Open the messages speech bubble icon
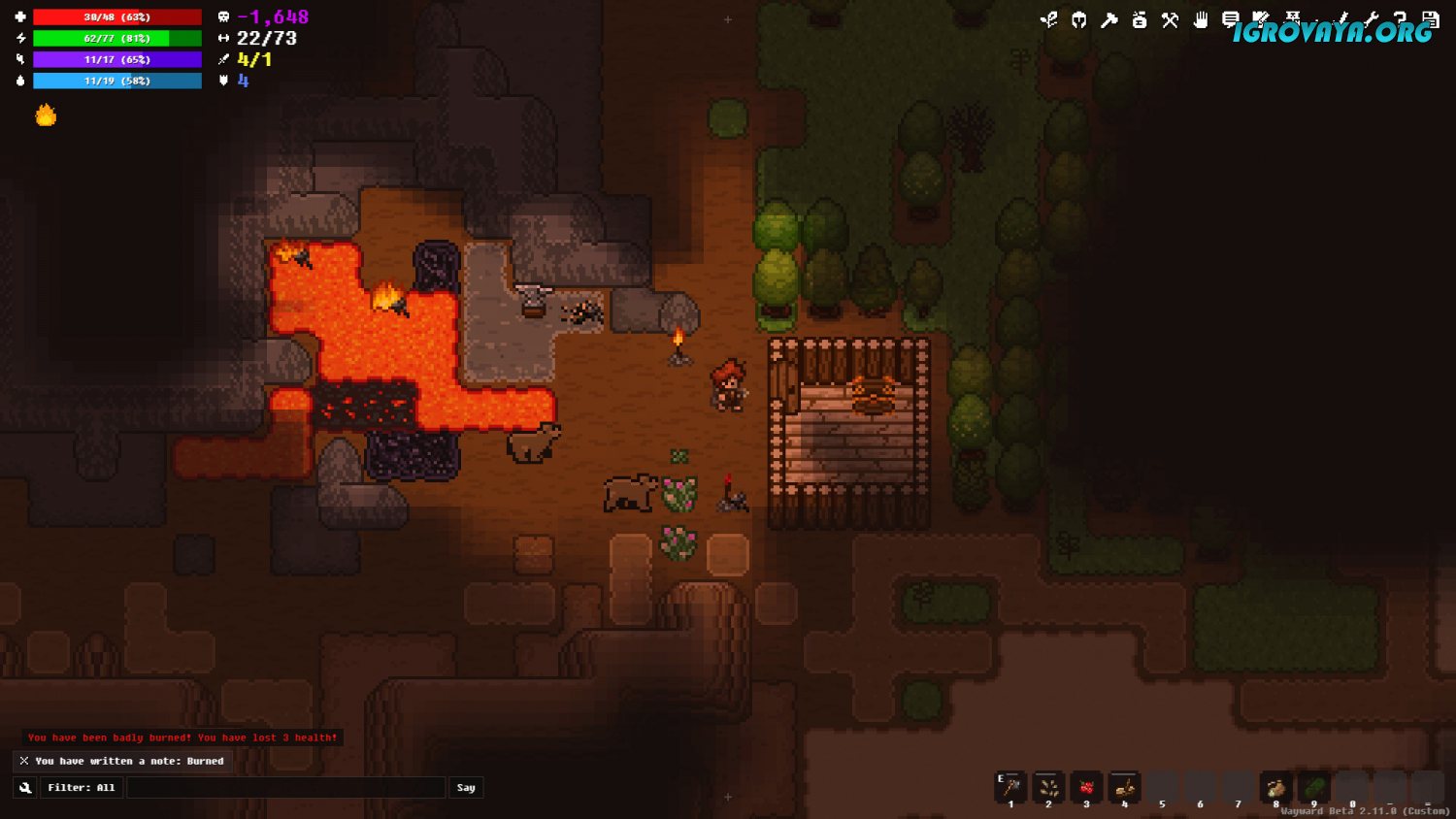Viewport: 1456px width, 819px height. 1230,19
